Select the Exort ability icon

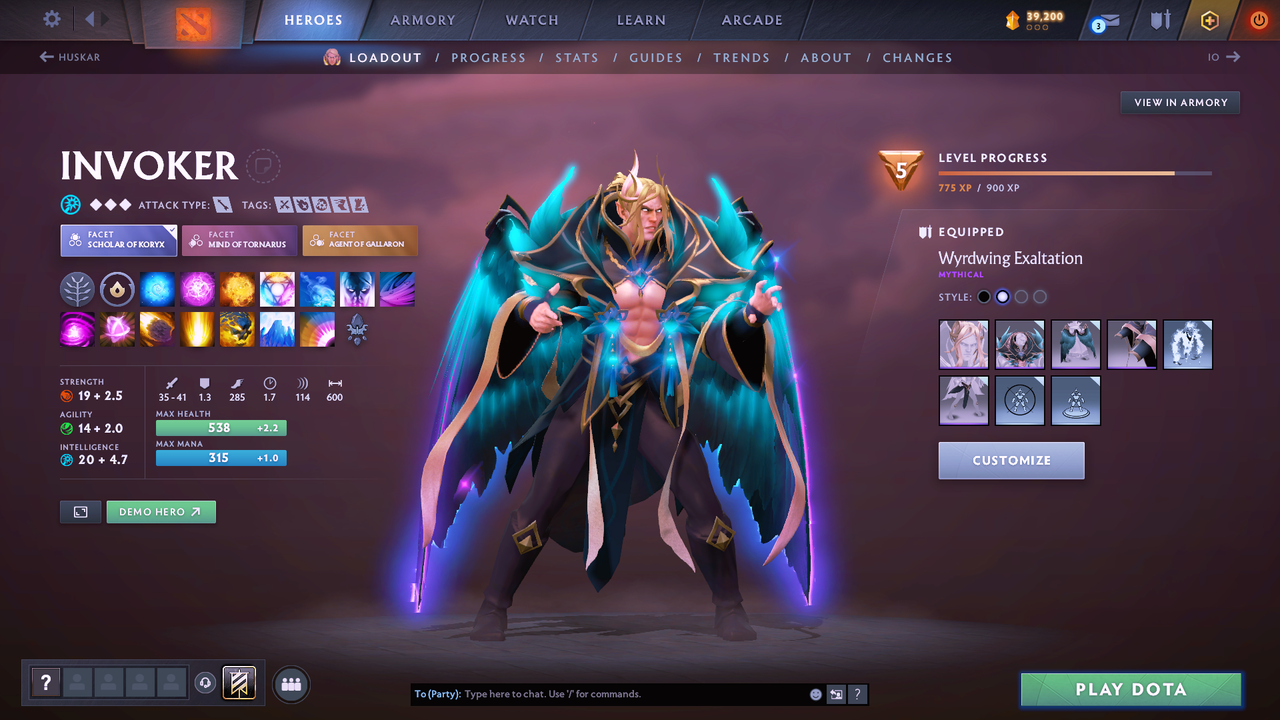point(237,289)
